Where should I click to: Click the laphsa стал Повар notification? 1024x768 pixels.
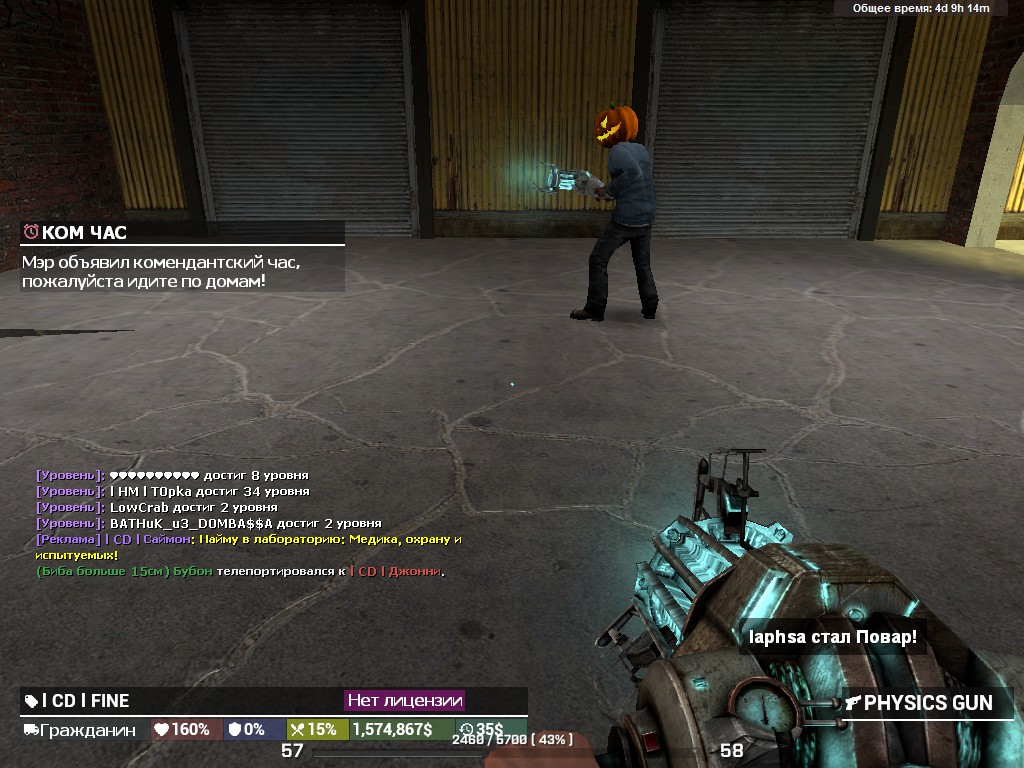pyautogui.click(x=833, y=637)
